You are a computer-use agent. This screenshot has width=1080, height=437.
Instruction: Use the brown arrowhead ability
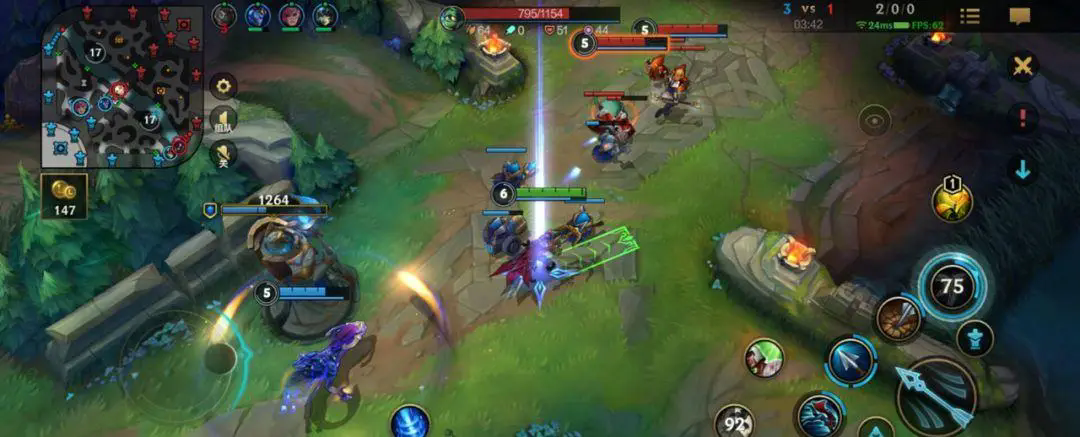pos(898,319)
